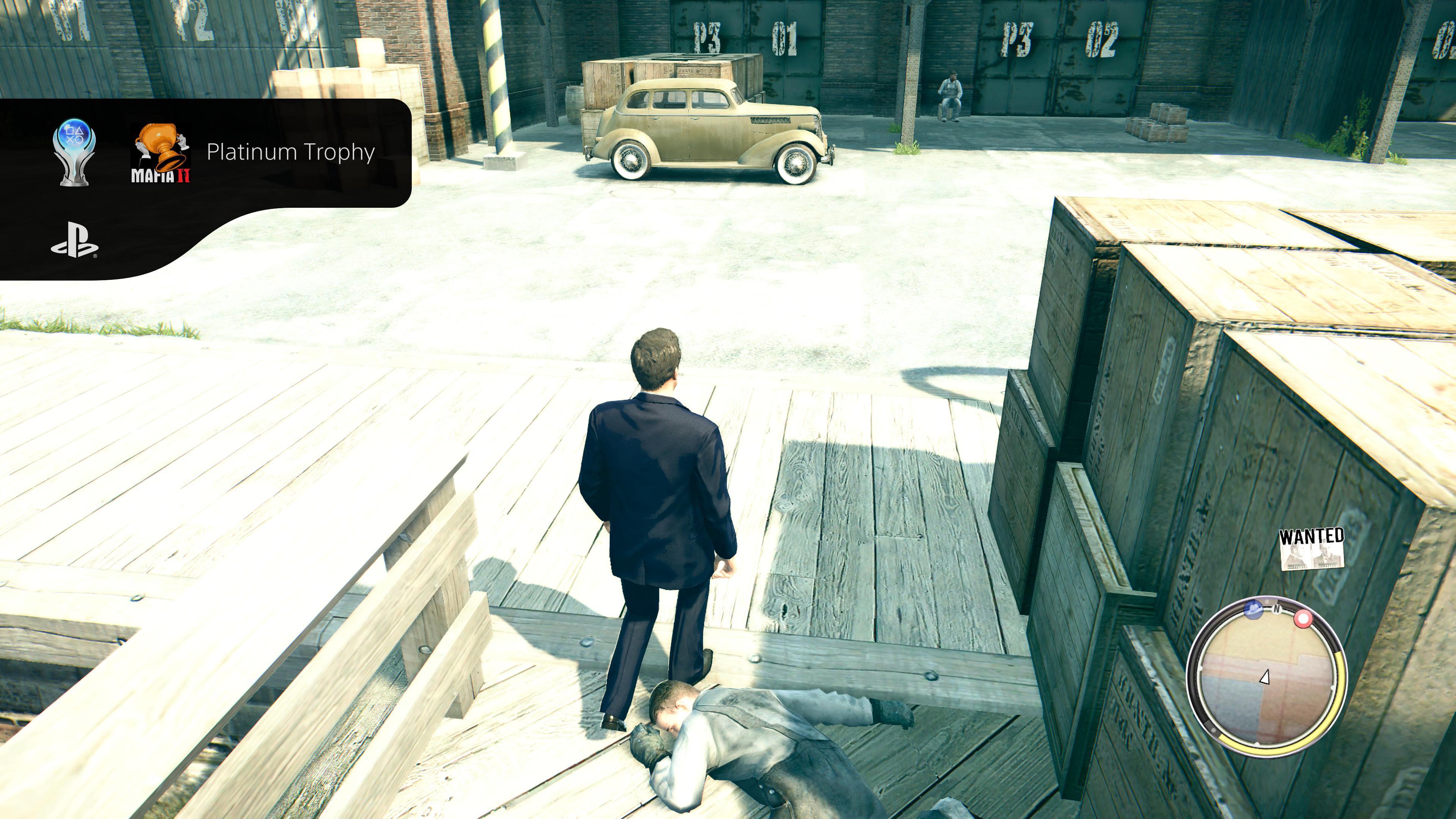
Task: Click the platinum trophy cup icon
Action: [74, 152]
